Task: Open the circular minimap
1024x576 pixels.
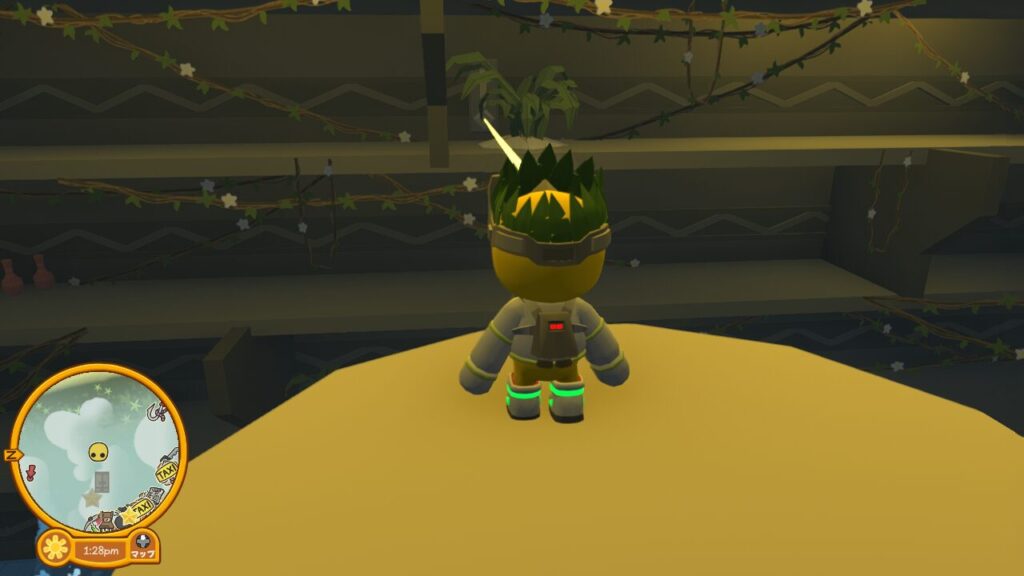Action: [99, 449]
